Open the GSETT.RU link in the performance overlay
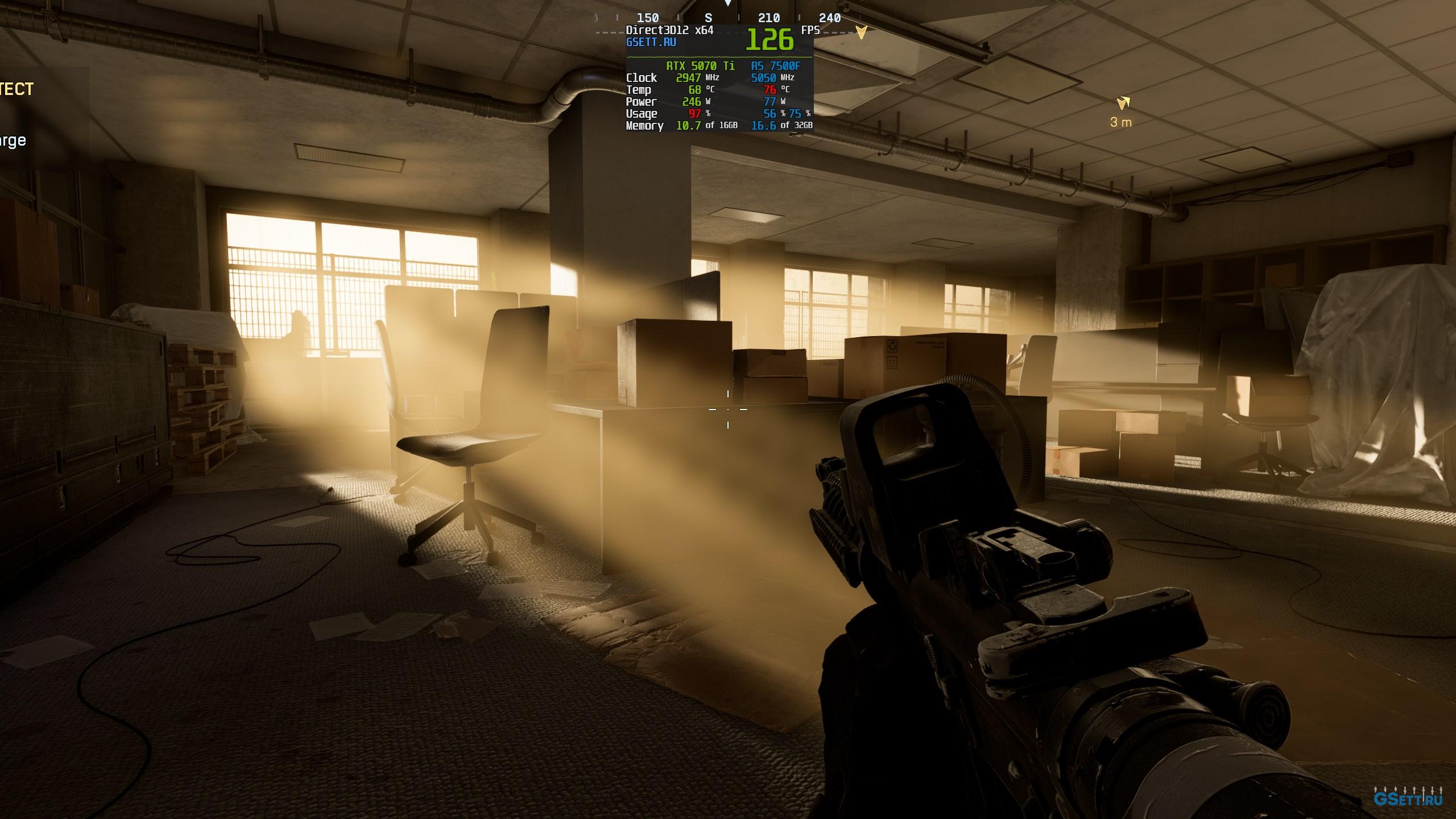The height and width of the screenshot is (819, 1456). 651,43
